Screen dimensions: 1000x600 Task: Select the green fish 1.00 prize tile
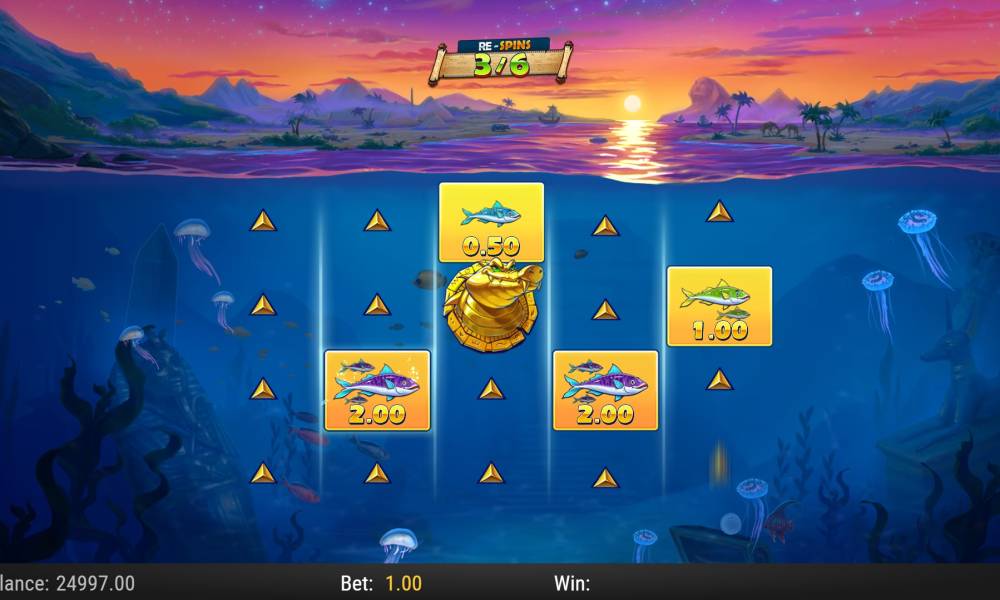pyautogui.click(x=719, y=306)
